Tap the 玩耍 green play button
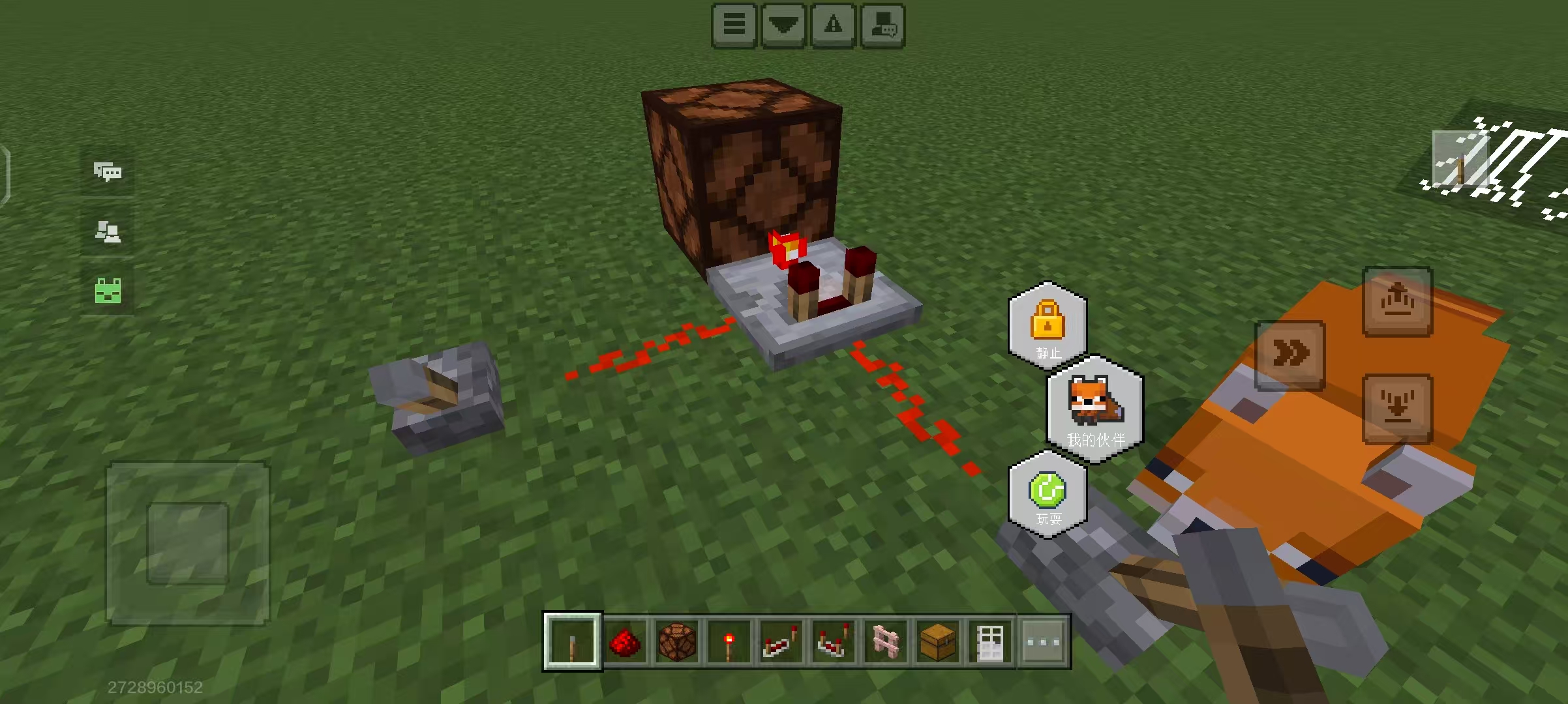 [x=1048, y=495]
